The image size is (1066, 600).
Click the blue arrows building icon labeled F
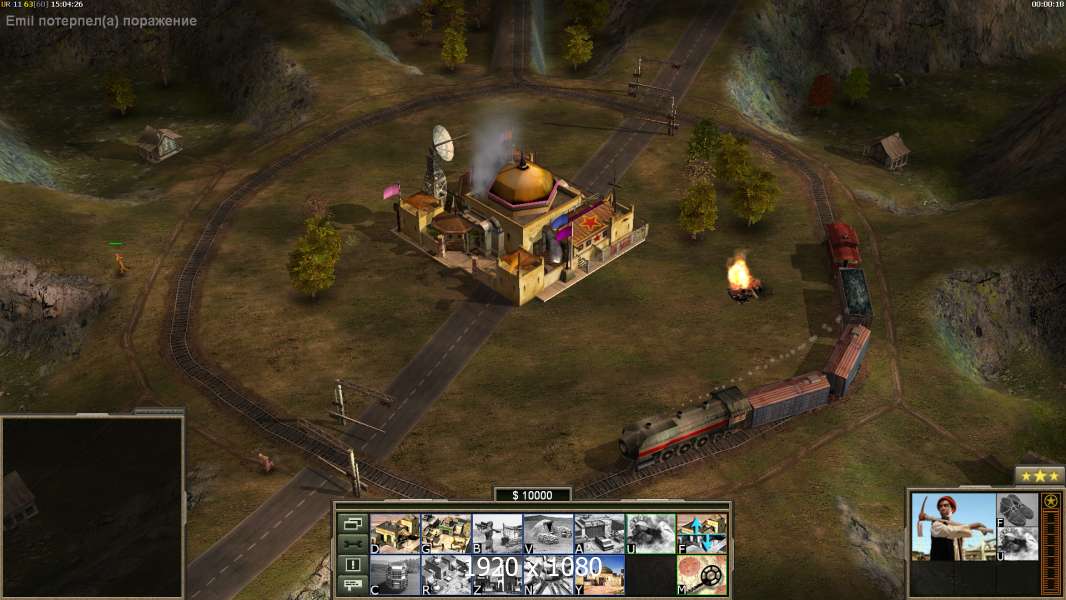point(702,533)
